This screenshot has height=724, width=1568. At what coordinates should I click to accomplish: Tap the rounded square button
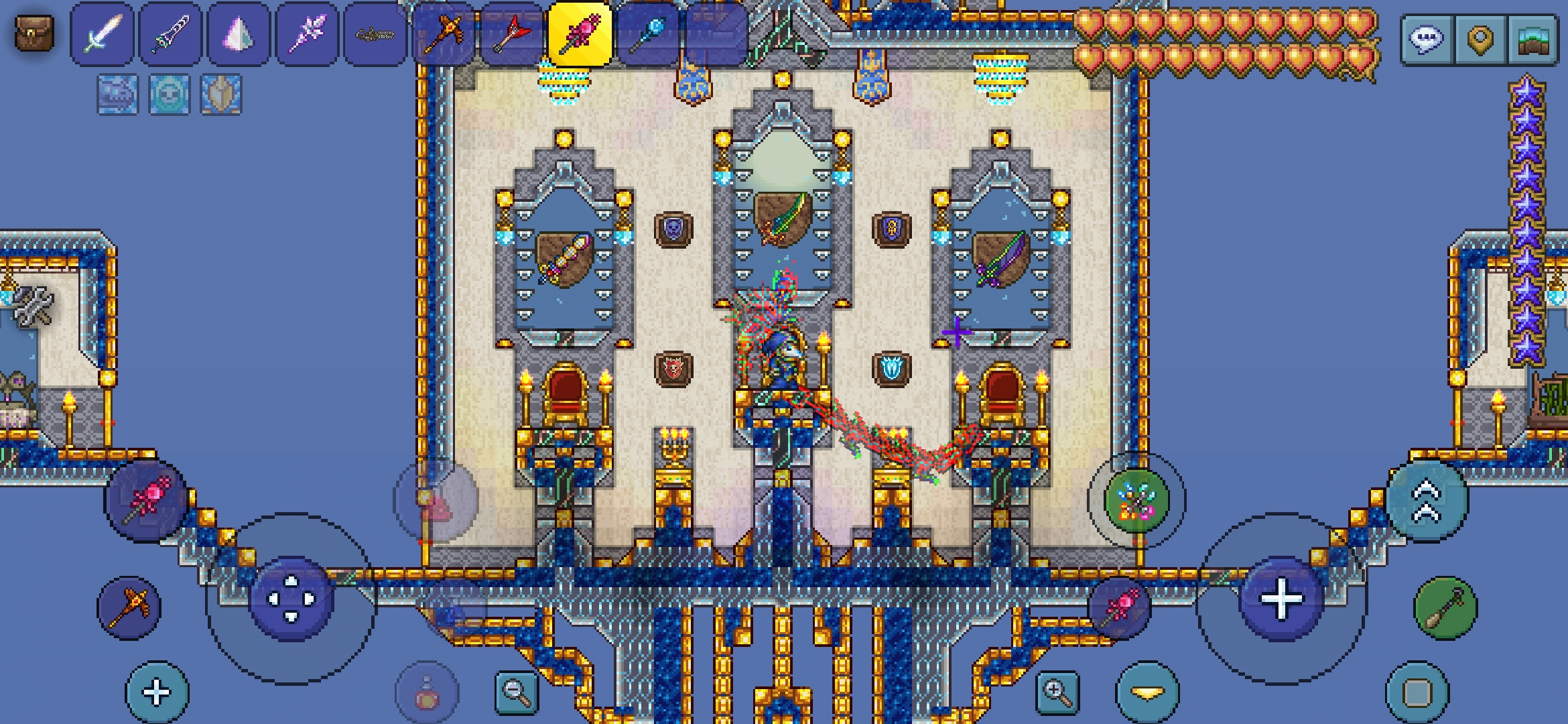click(1417, 693)
